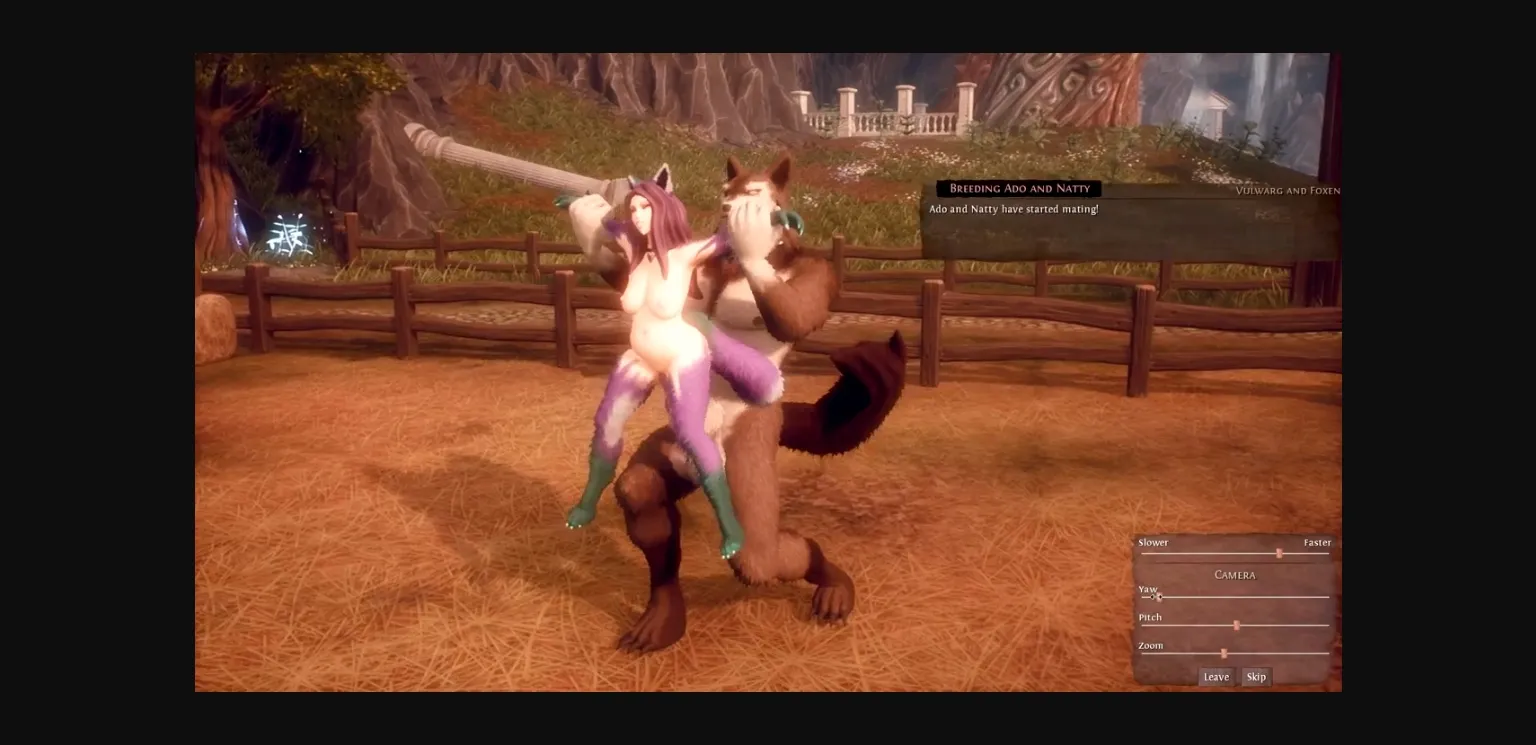The width and height of the screenshot is (1536, 745).
Task: Adjust the Pitch camera slider handle
Action: [x=1237, y=624]
